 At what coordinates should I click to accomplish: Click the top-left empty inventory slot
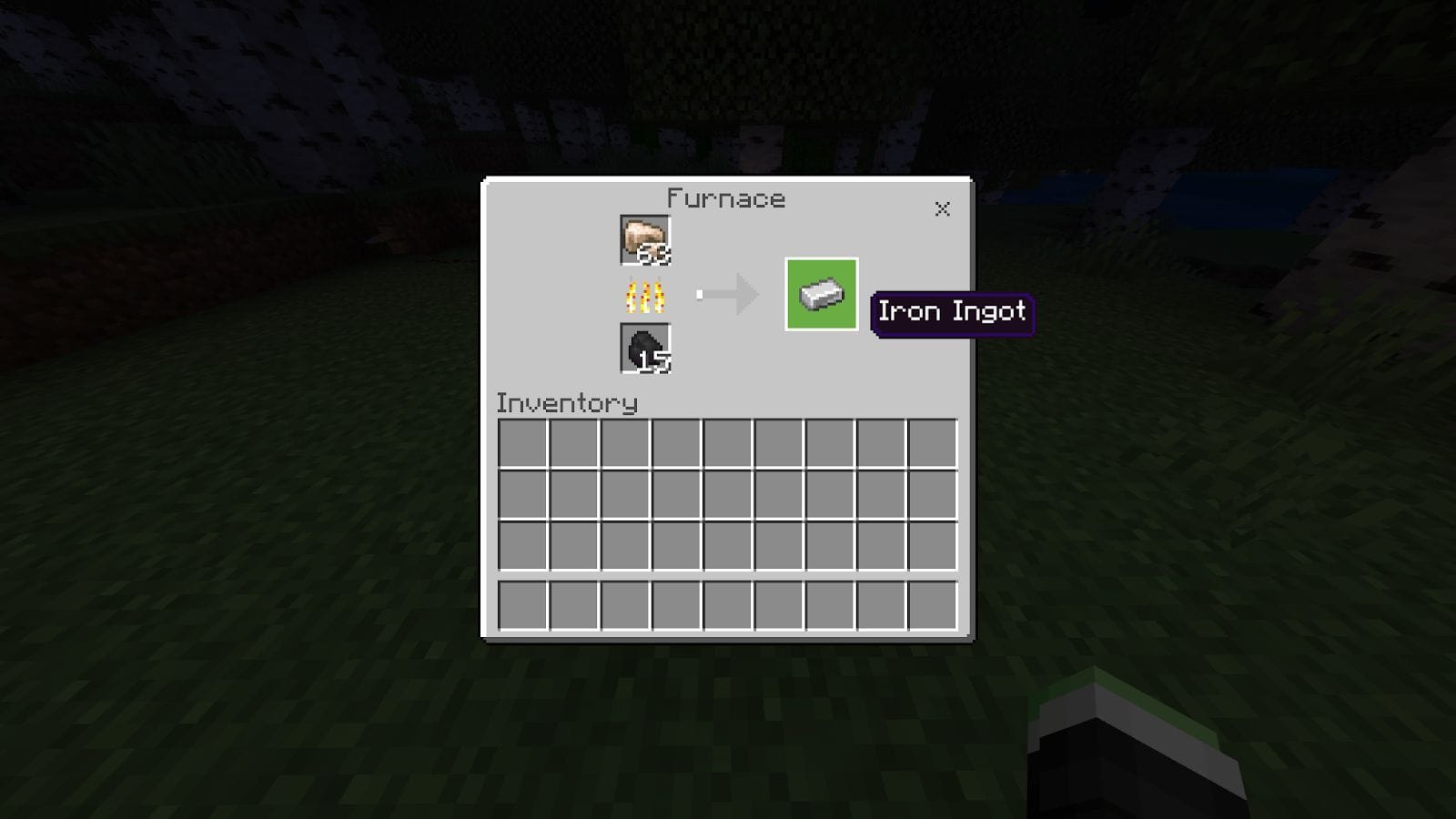[x=525, y=445]
